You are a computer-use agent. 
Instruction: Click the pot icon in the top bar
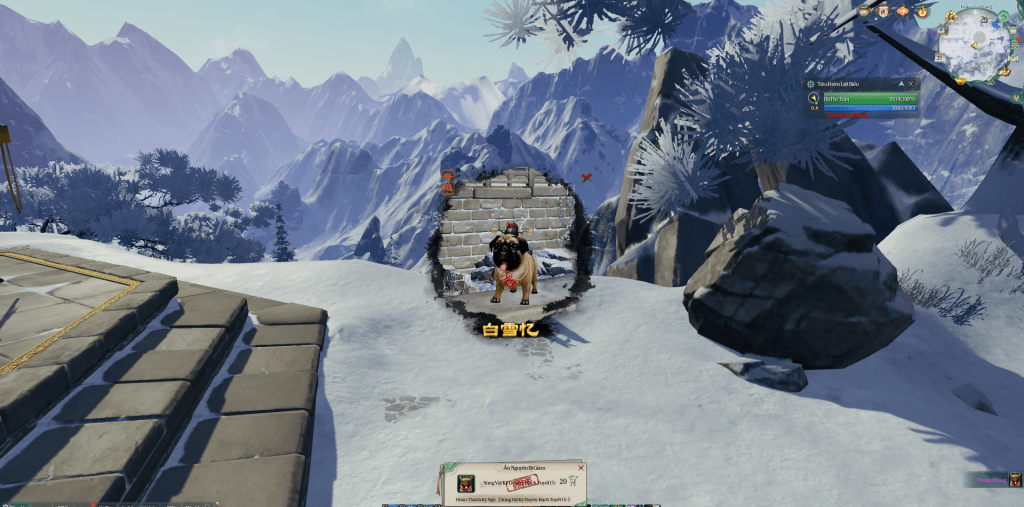click(864, 11)
